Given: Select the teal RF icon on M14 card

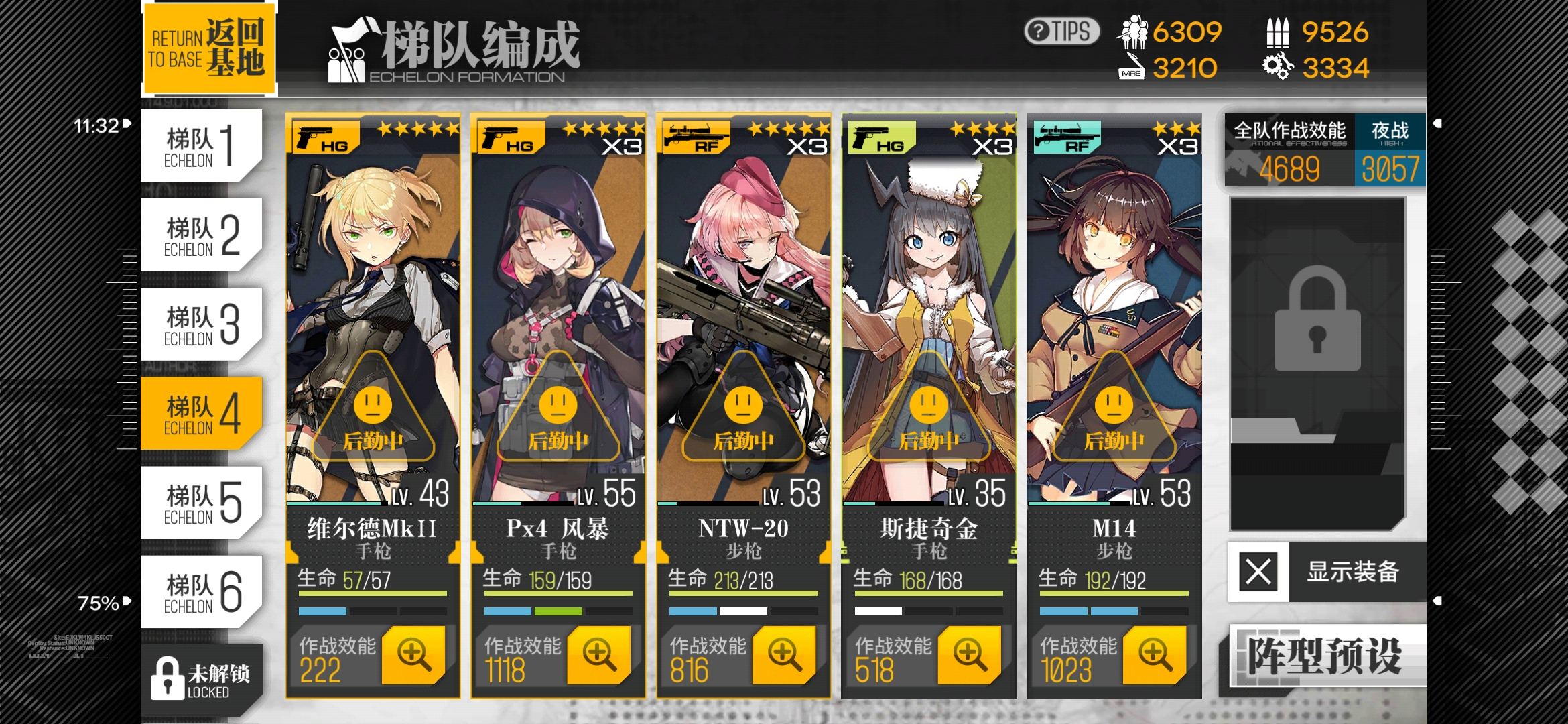Looking at the screenshot, I should [x=1065, y=136].
